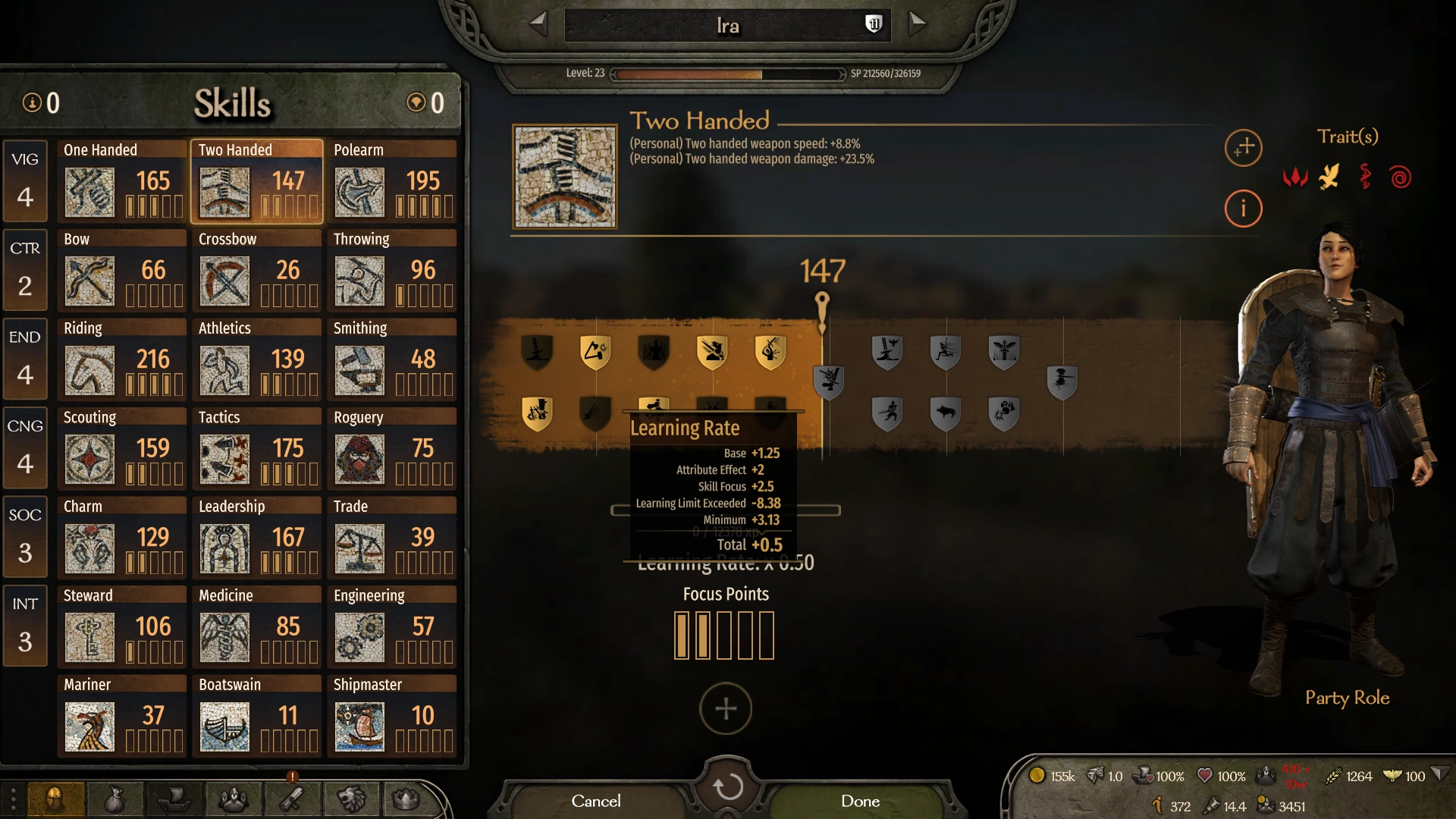Click the plus button to add a focus point

point(726,708)
